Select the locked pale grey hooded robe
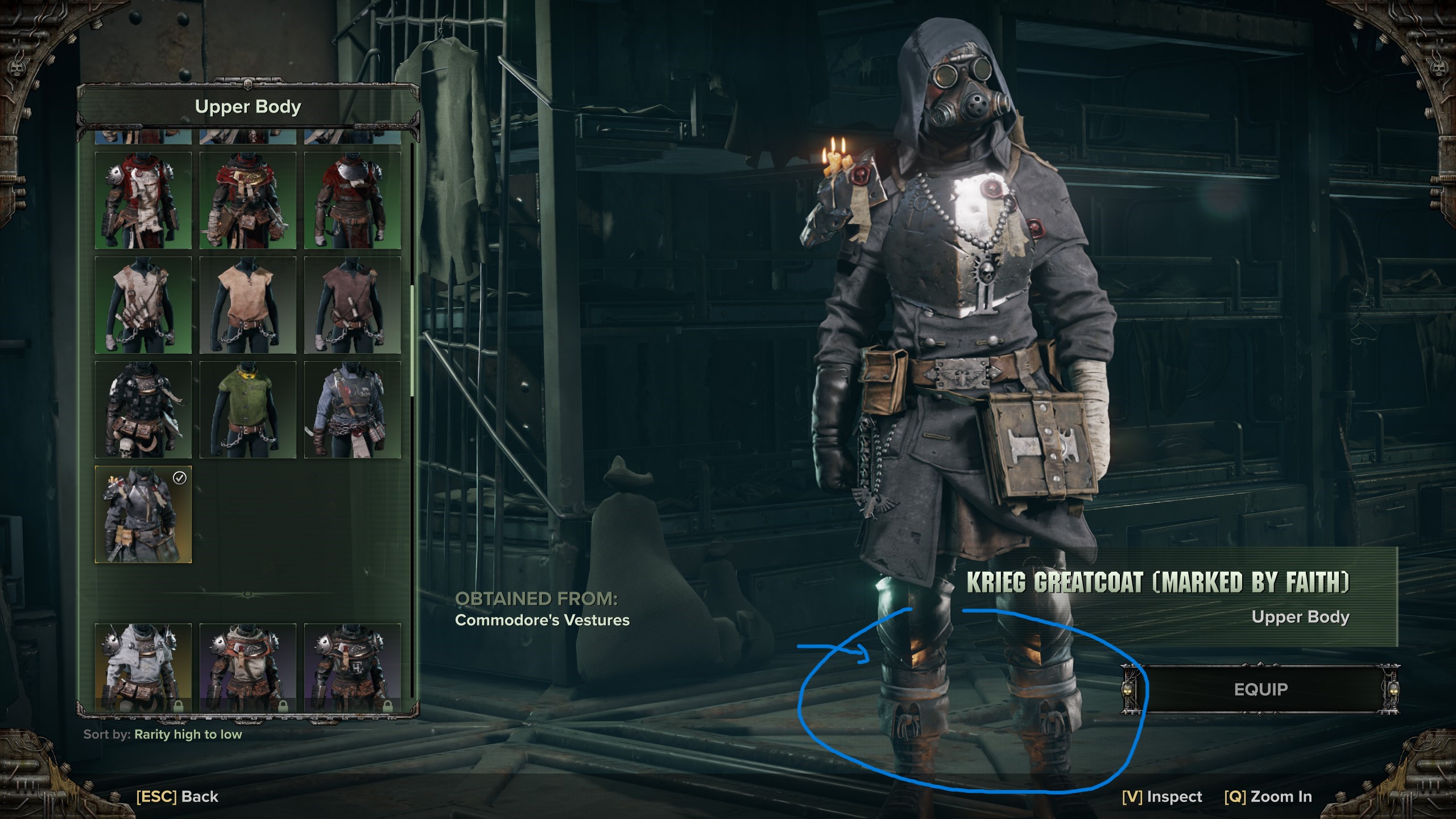Screen dimensions: 1456x819 [x=143, y=667]
